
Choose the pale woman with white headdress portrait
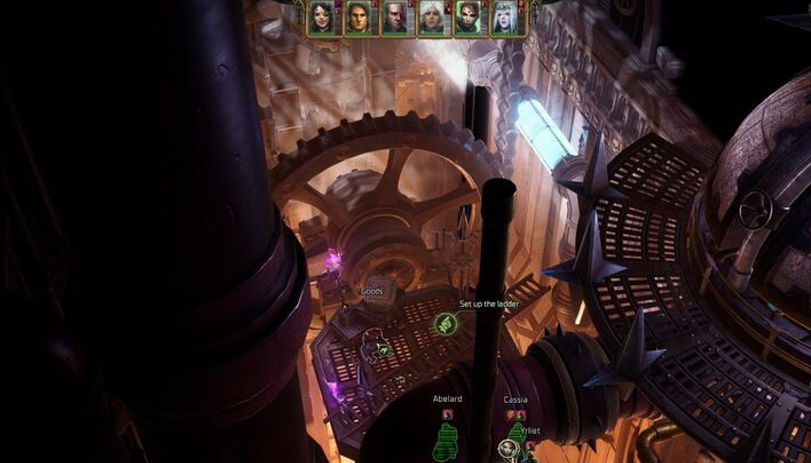pyautogui.click(x=504, y=19)
